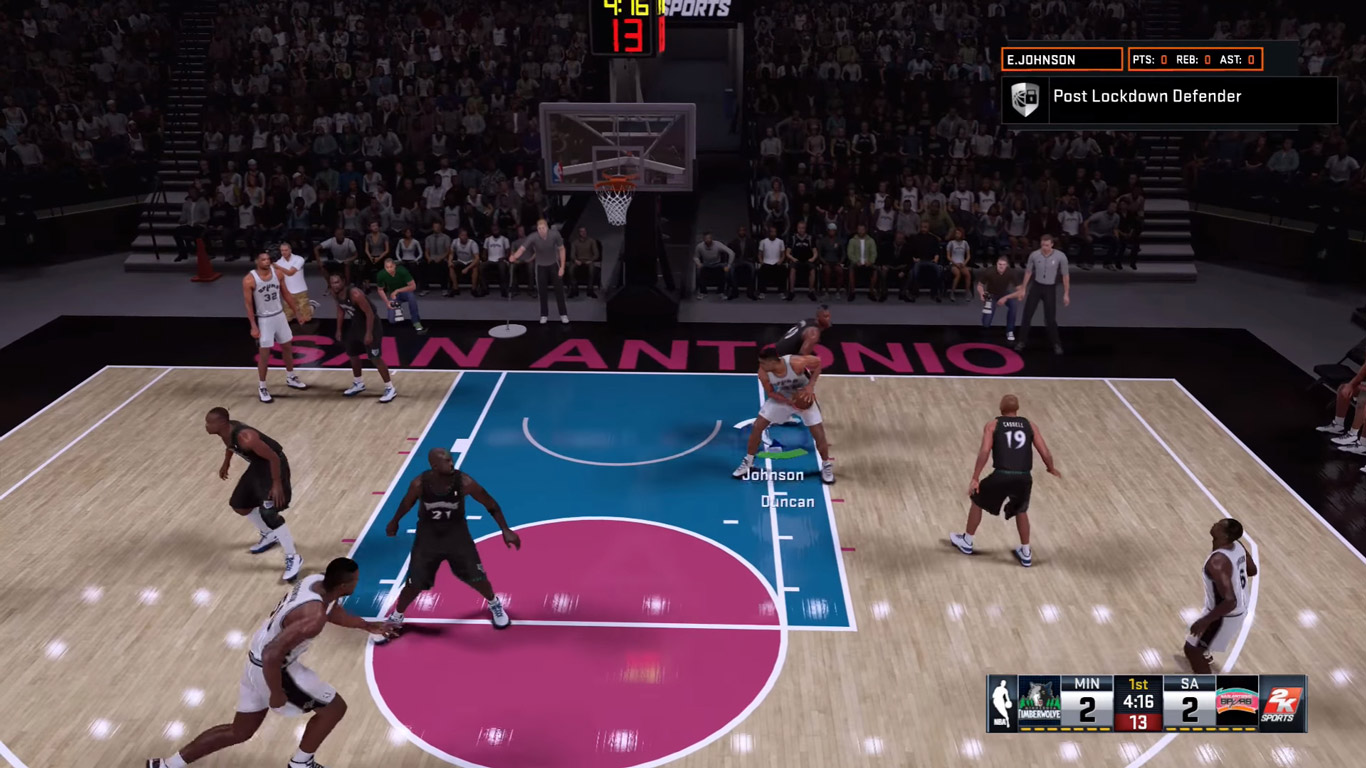Expand the E.JOHNSON player nameplate

[1060, 59]
